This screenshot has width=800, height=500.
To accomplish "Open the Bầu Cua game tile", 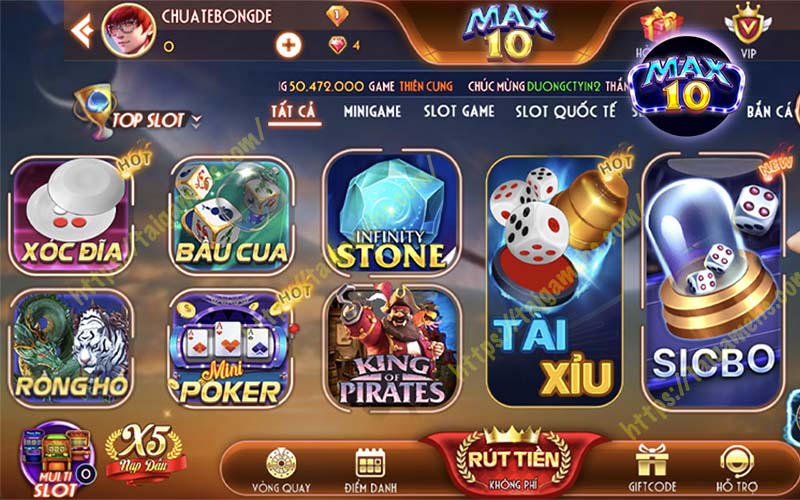I will pyautogui.click(x=231, y=217).
